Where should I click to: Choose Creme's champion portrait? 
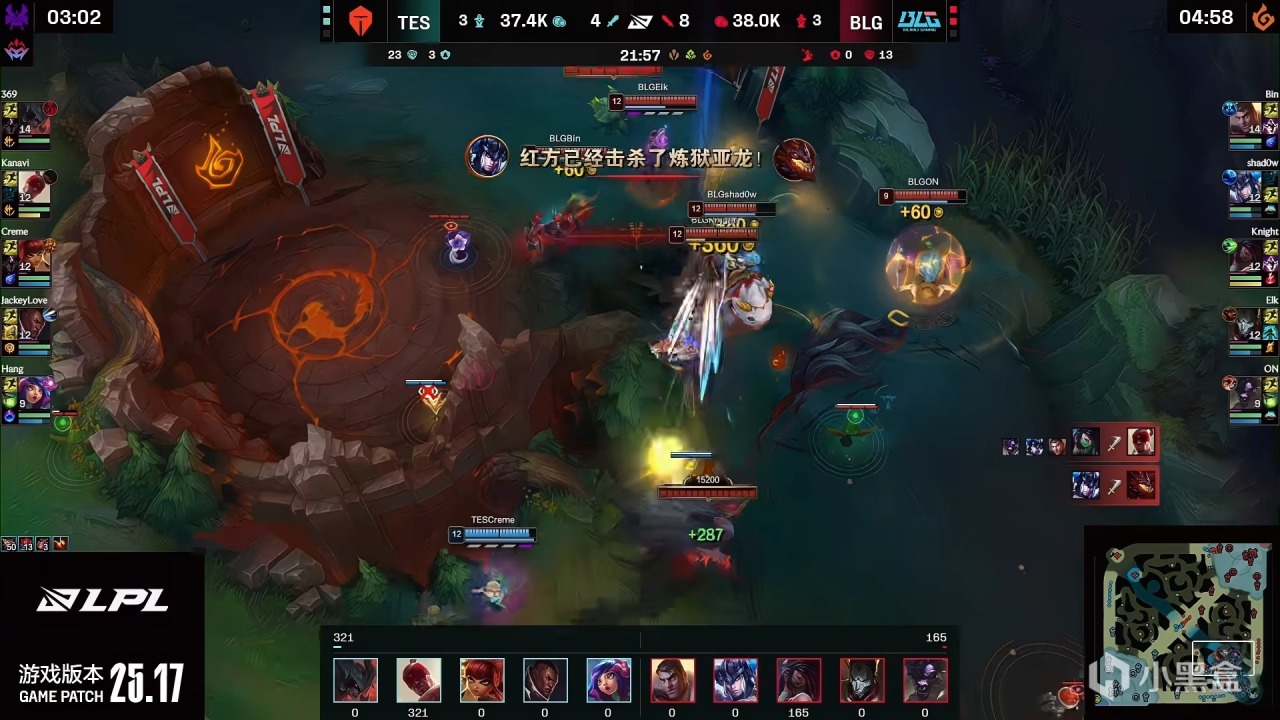coord(35,255)
